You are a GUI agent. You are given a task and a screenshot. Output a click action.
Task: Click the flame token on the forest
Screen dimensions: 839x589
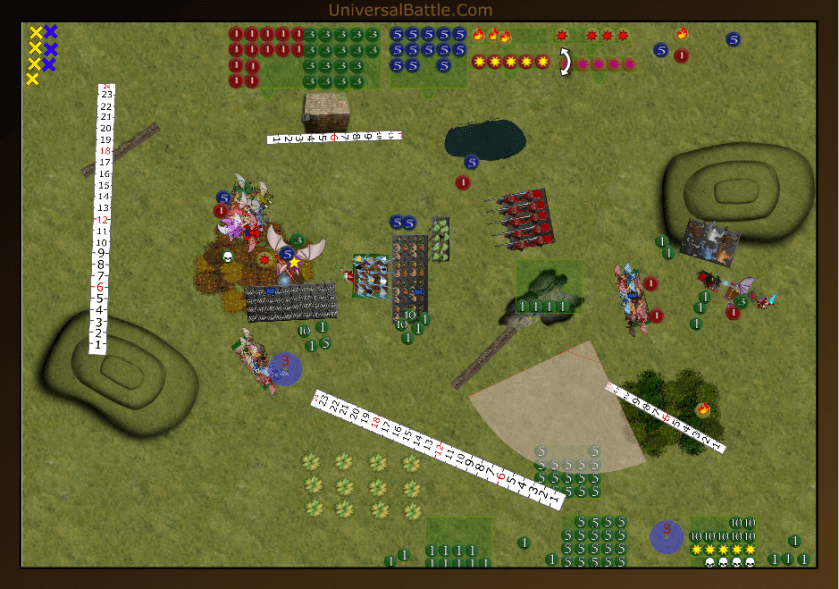(x=704, y=408)
